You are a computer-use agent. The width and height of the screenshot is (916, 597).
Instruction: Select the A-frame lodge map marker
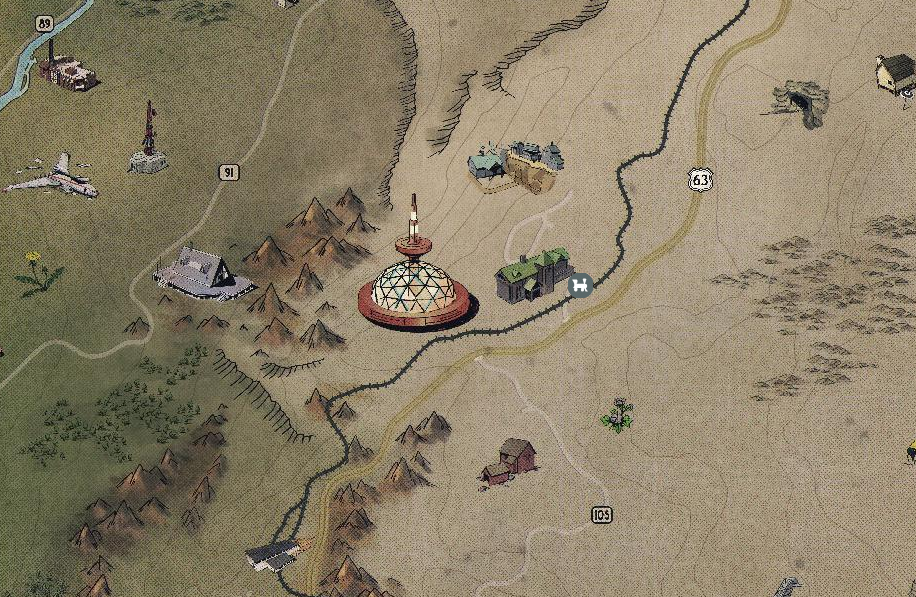(203, 273)
